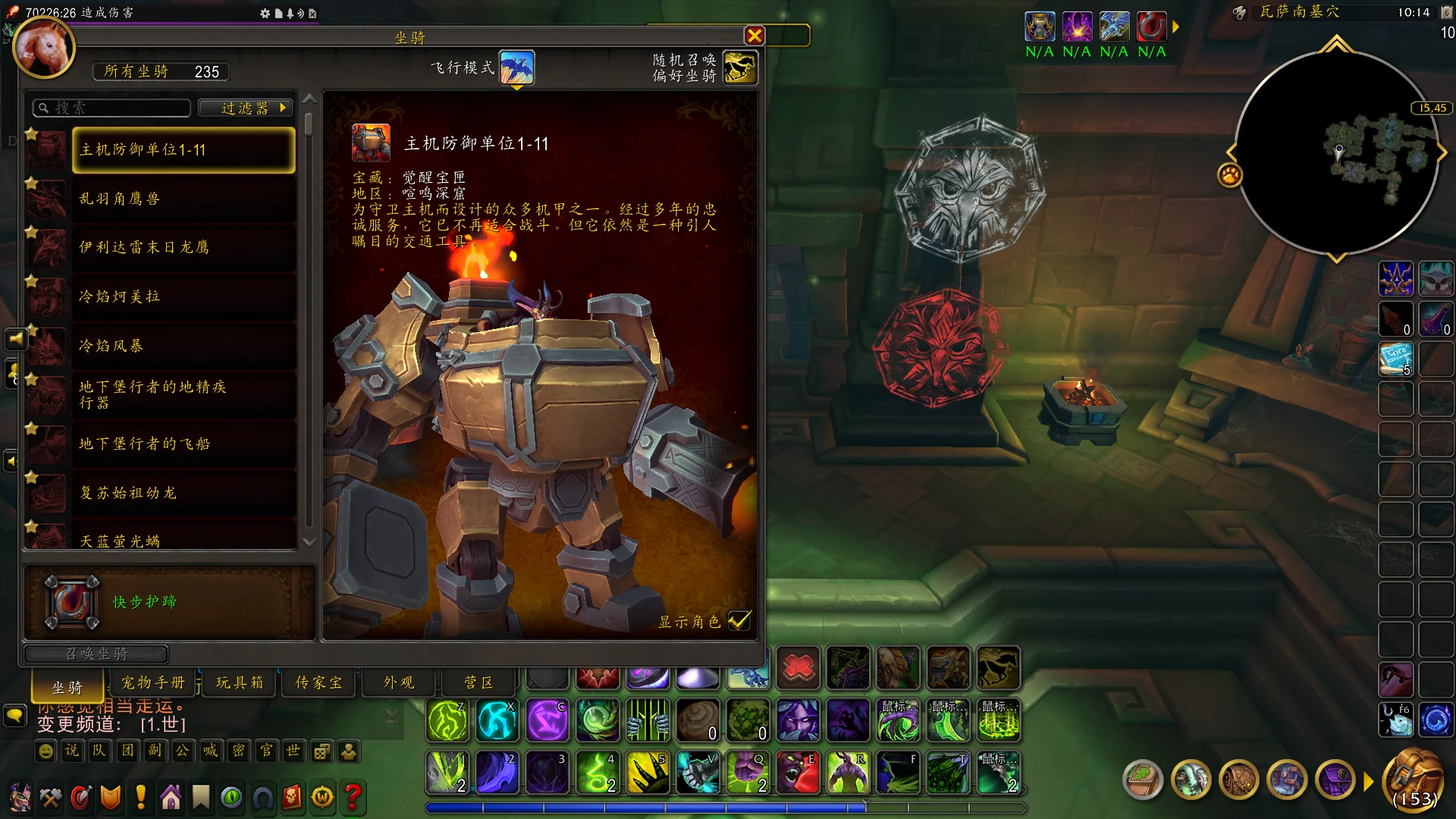Click the mount search input field
Viewport: 1456px width, 819px height.
pyautogui.click(x=111, y=108)
